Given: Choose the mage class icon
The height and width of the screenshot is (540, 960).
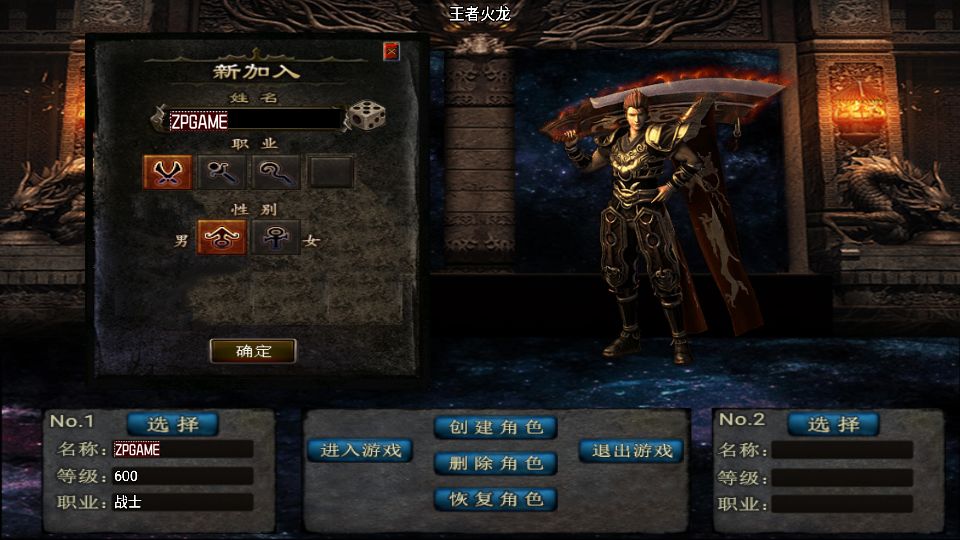Looking at the screenshot, I should (222, 173).
